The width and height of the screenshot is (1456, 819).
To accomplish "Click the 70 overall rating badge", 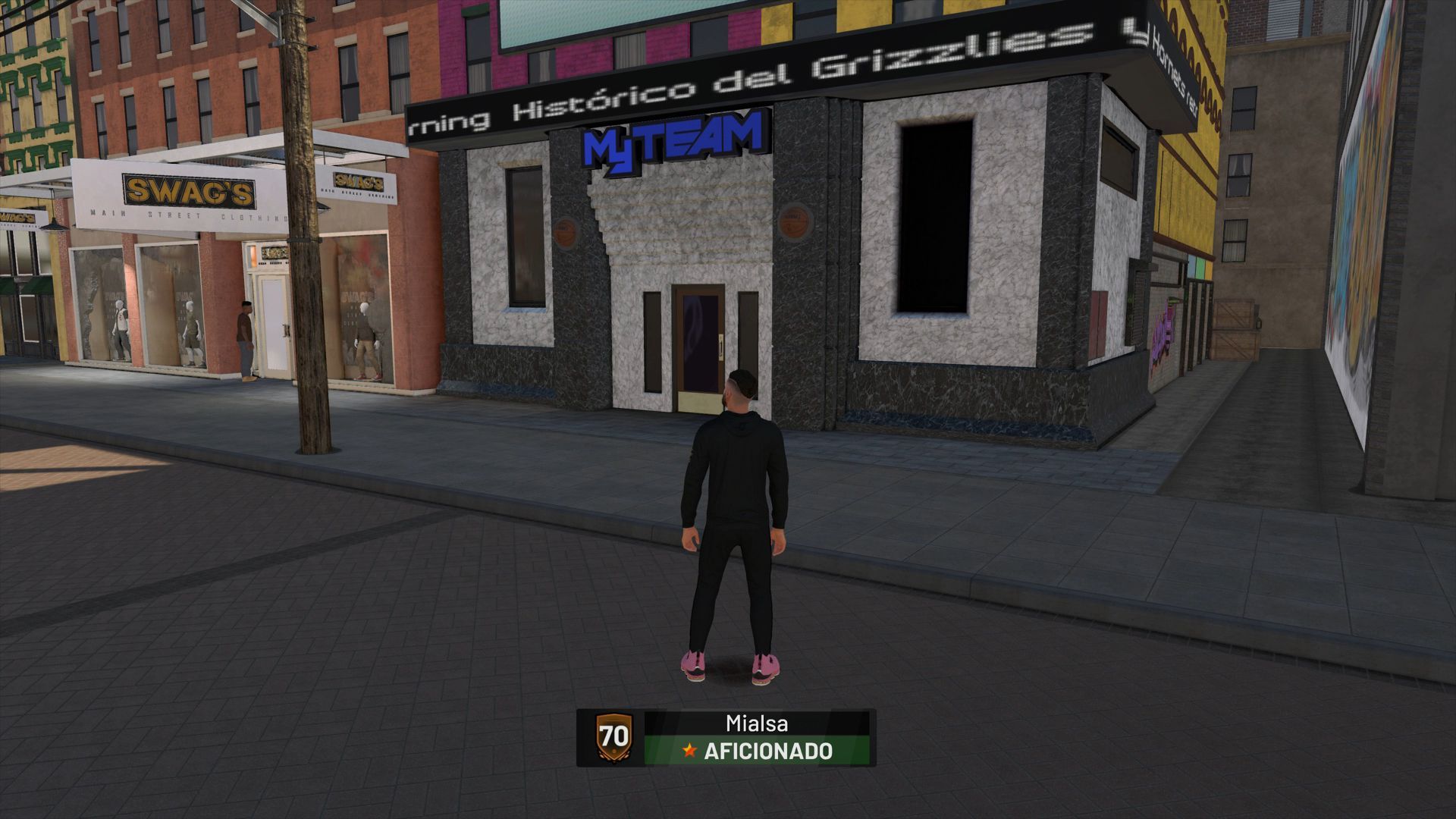I will click(x=613, y=737).
